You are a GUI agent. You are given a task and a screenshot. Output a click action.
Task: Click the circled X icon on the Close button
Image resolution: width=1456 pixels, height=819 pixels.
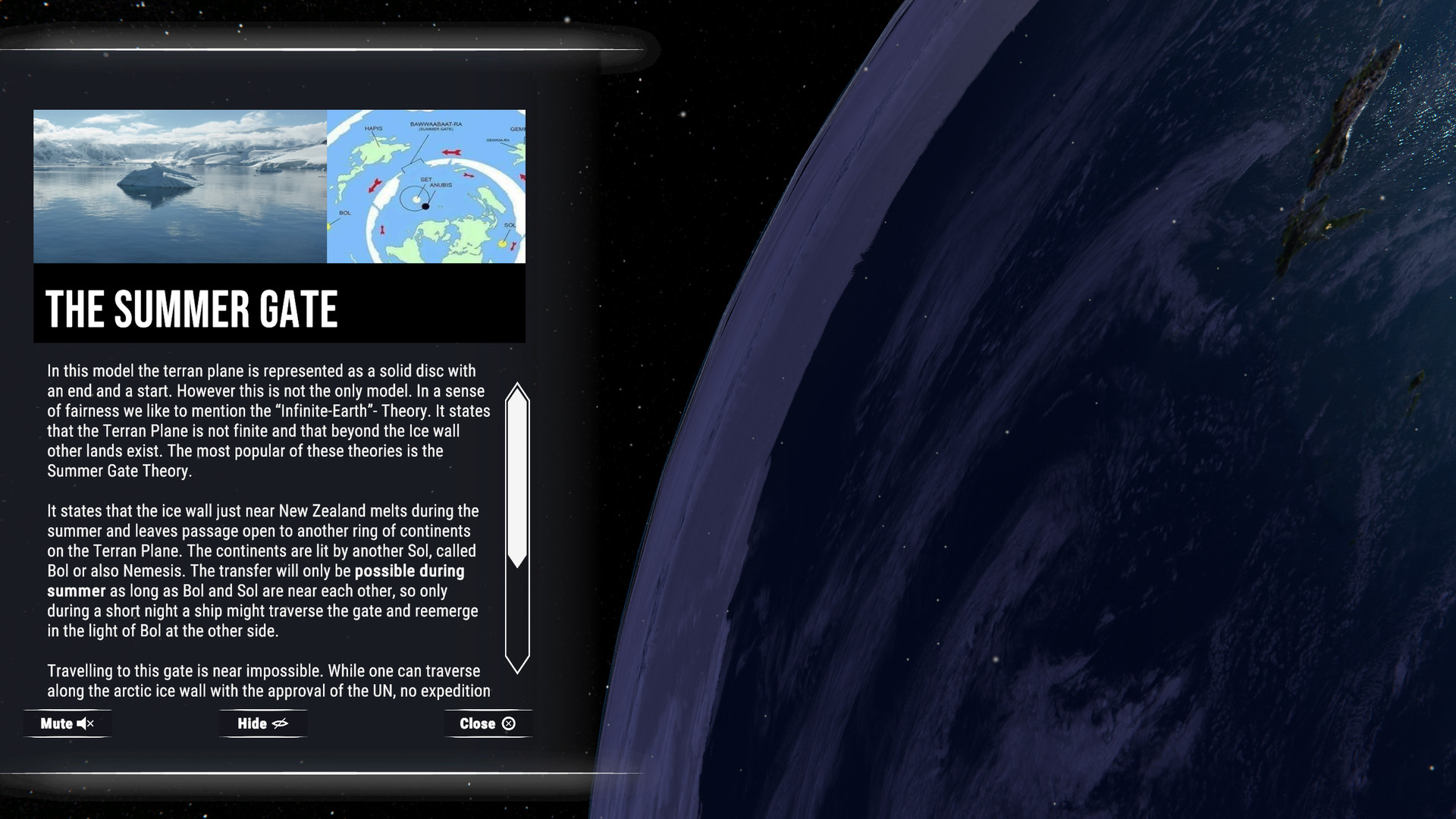(x=509, y=723)
